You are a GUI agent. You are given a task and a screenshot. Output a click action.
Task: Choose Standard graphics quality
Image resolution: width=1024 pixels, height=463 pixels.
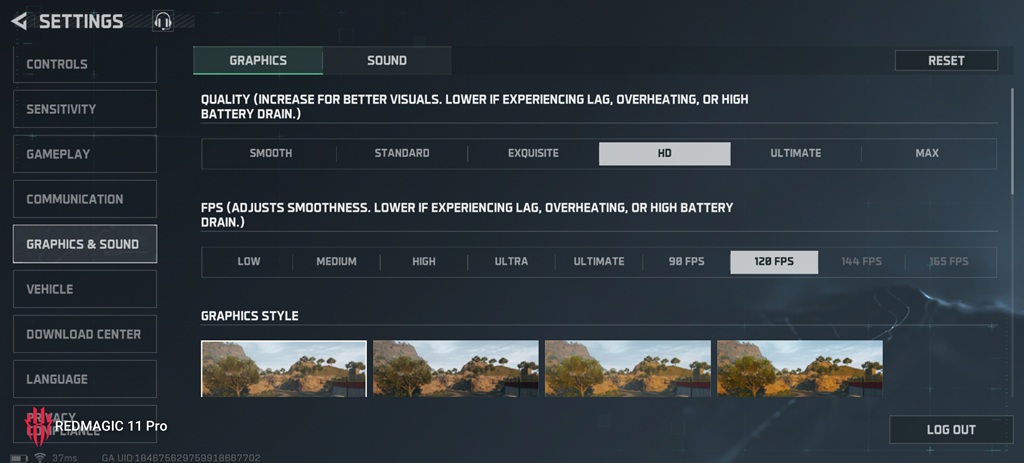[x=402, y=153]
